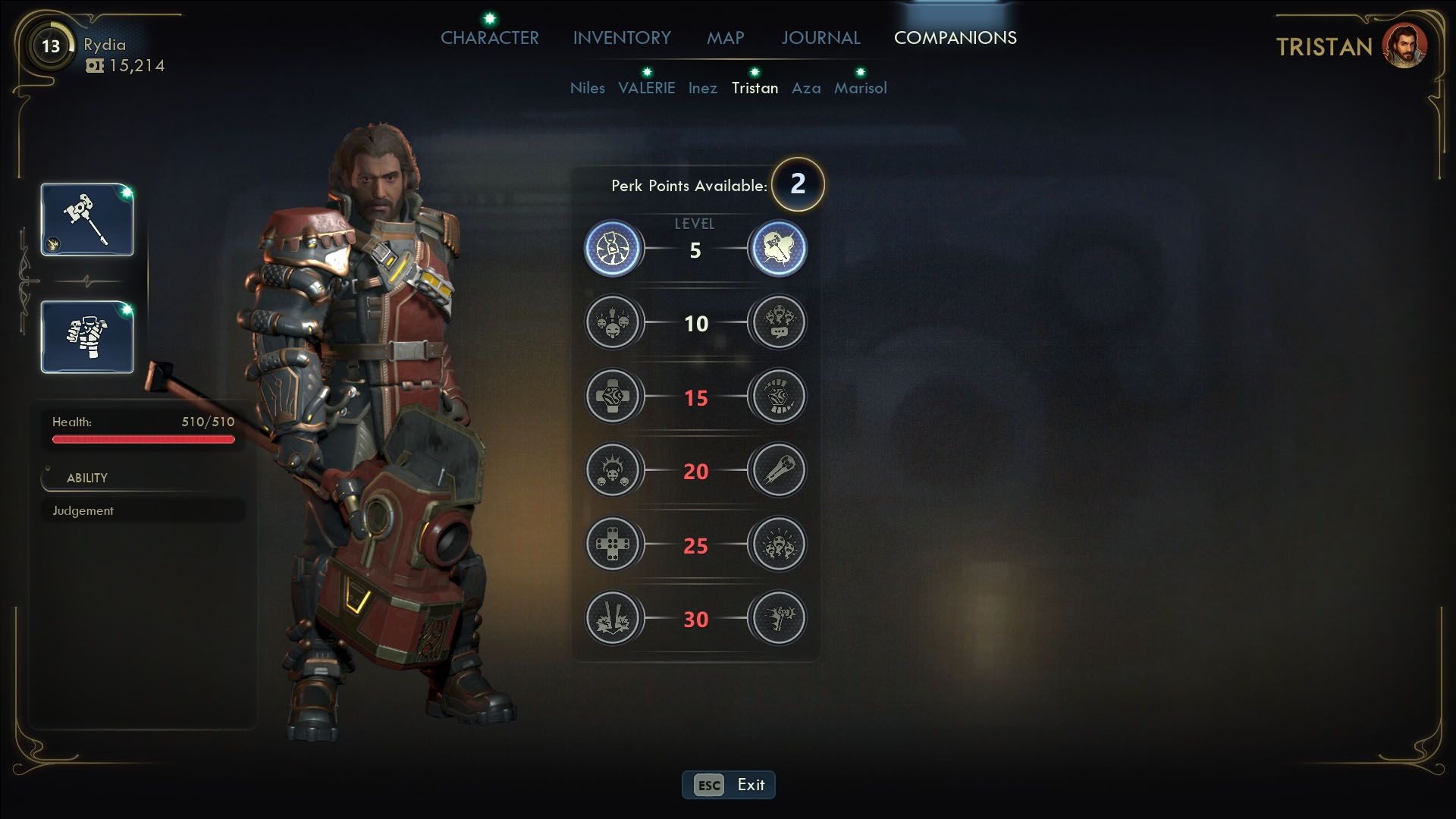Viewport: 1456px width, 819px height.
Task: Select the Judgement ability entry
Action: point(143,510)
